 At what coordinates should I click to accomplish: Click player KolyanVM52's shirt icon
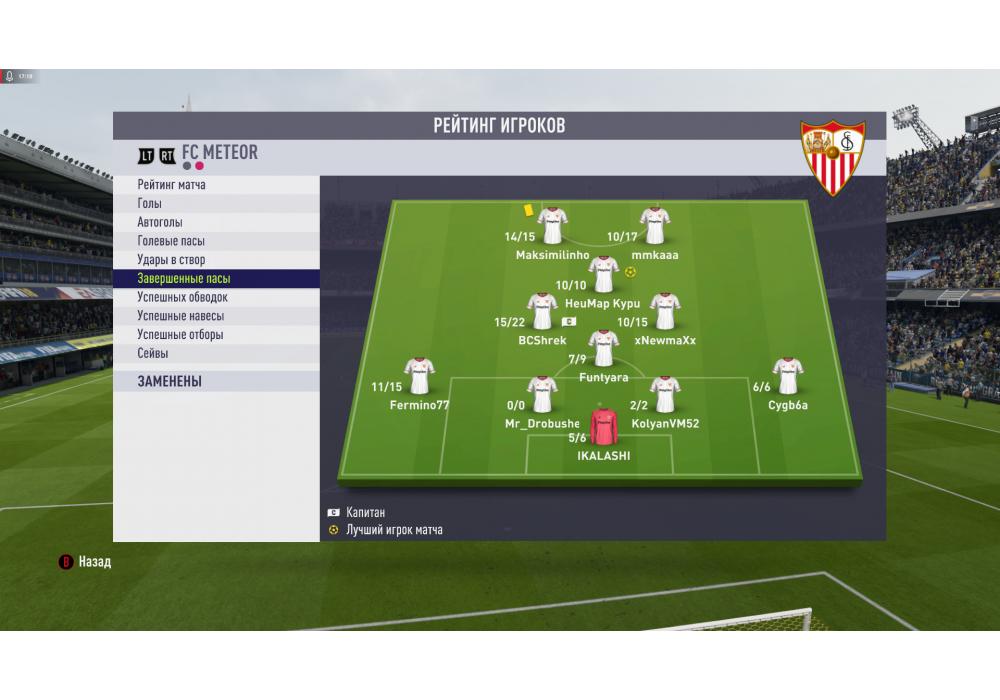(x=664, y=394)
